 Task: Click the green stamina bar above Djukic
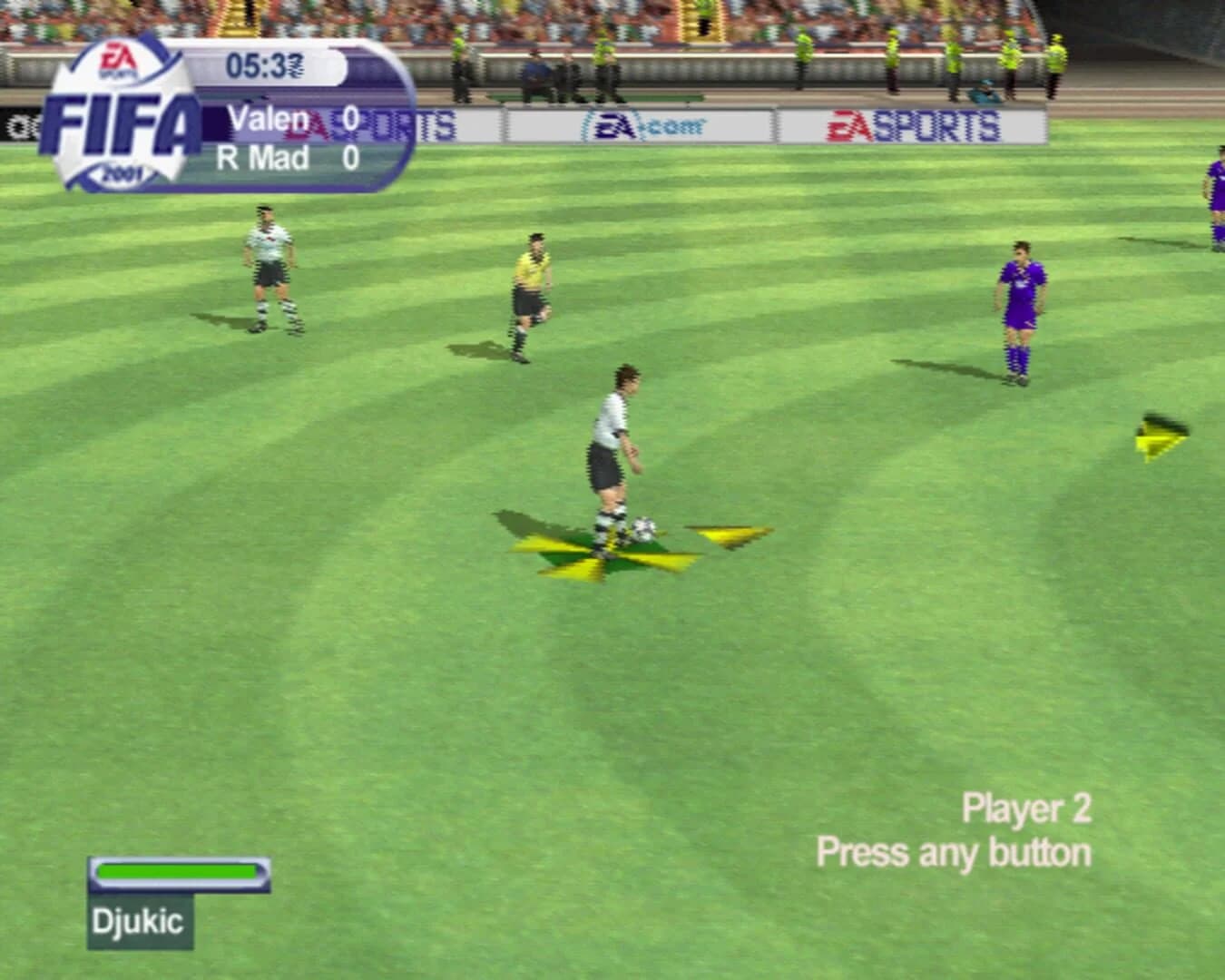[x=179, y=870]
